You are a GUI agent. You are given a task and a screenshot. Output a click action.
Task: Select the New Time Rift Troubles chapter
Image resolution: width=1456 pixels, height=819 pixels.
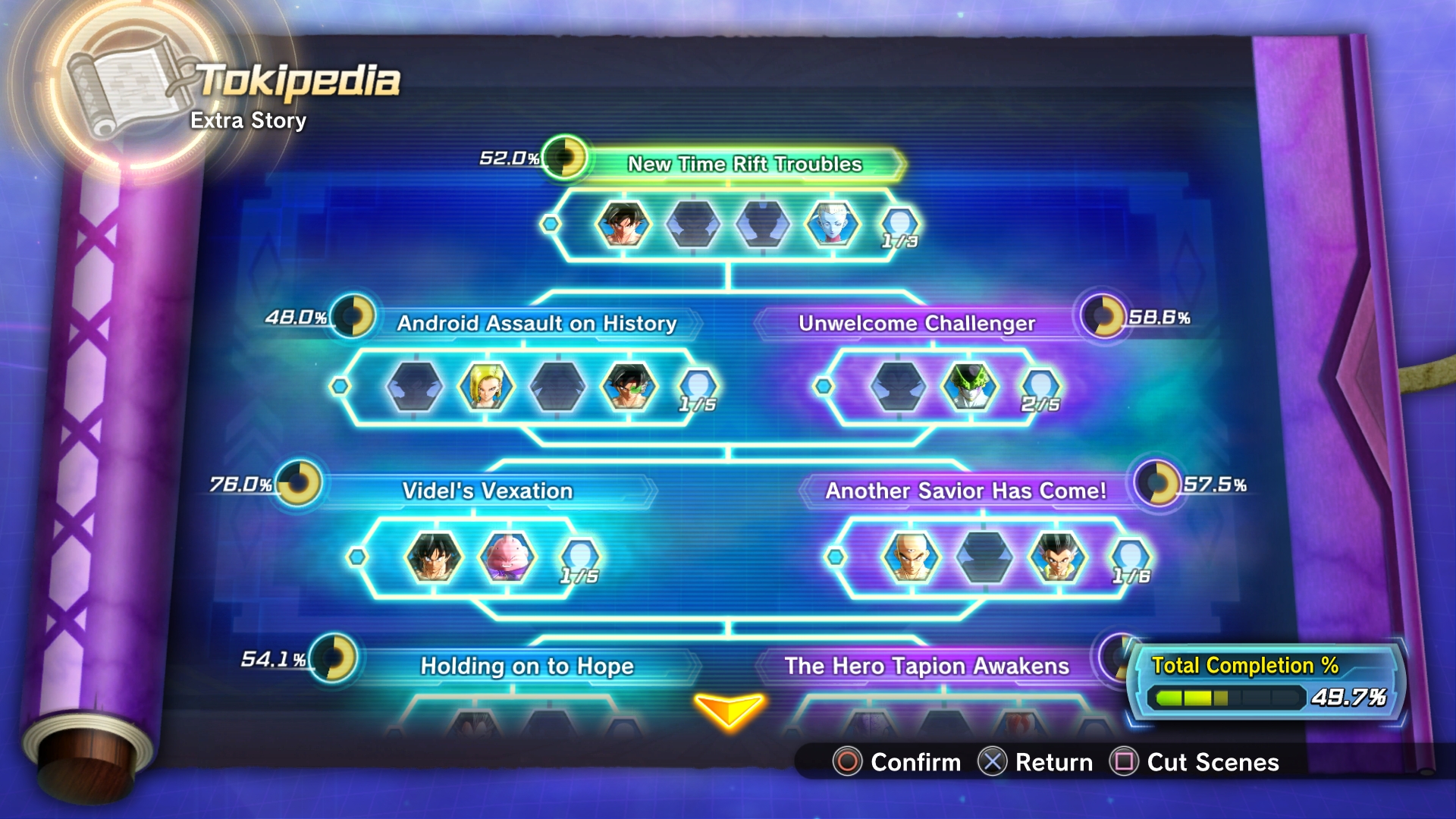click(x=745, y=164)
